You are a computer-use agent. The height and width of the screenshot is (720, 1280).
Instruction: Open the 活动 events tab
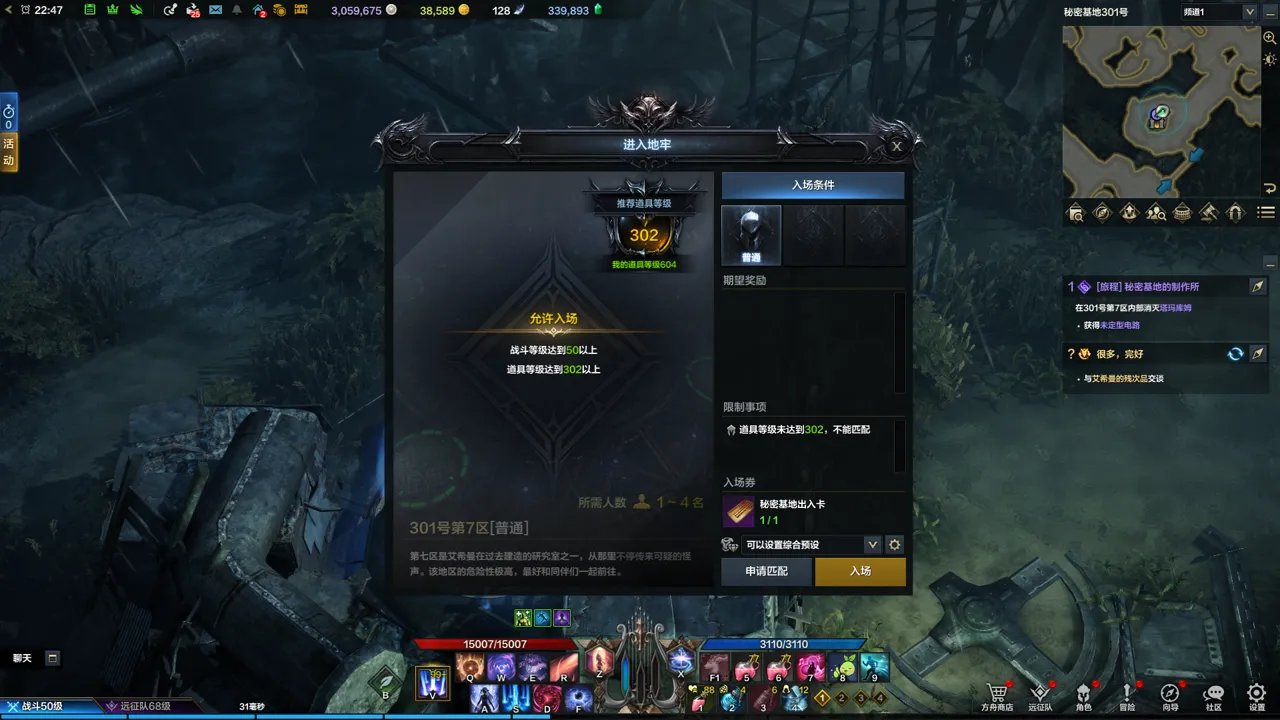pos(9,153)
